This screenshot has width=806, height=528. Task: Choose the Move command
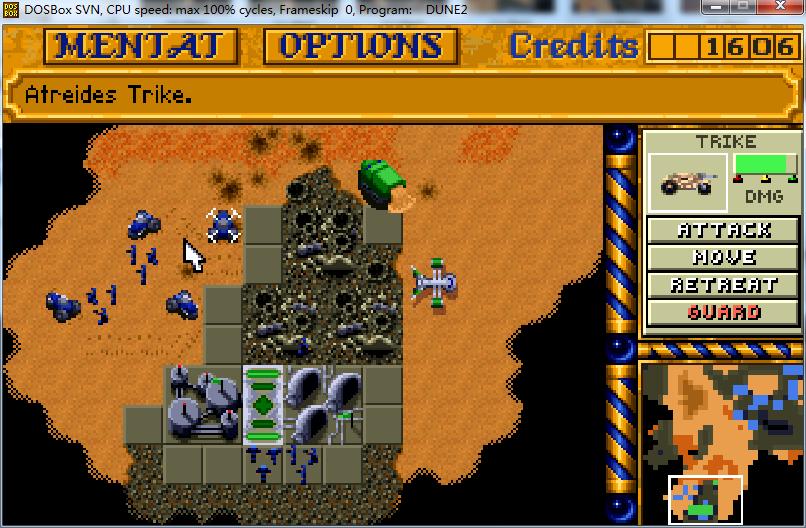[724, 257]
